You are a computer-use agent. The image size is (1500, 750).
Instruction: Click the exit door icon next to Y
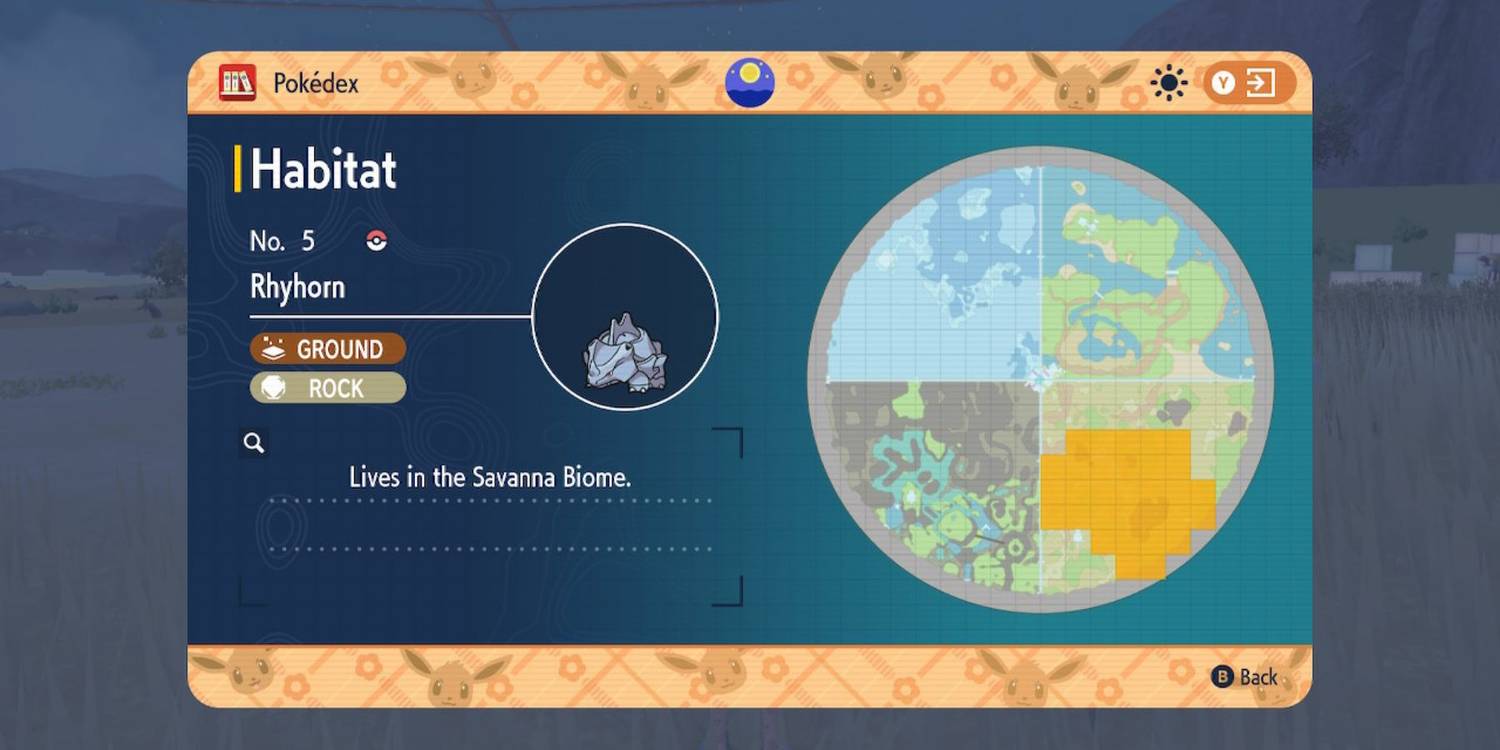click(1258, 84)
